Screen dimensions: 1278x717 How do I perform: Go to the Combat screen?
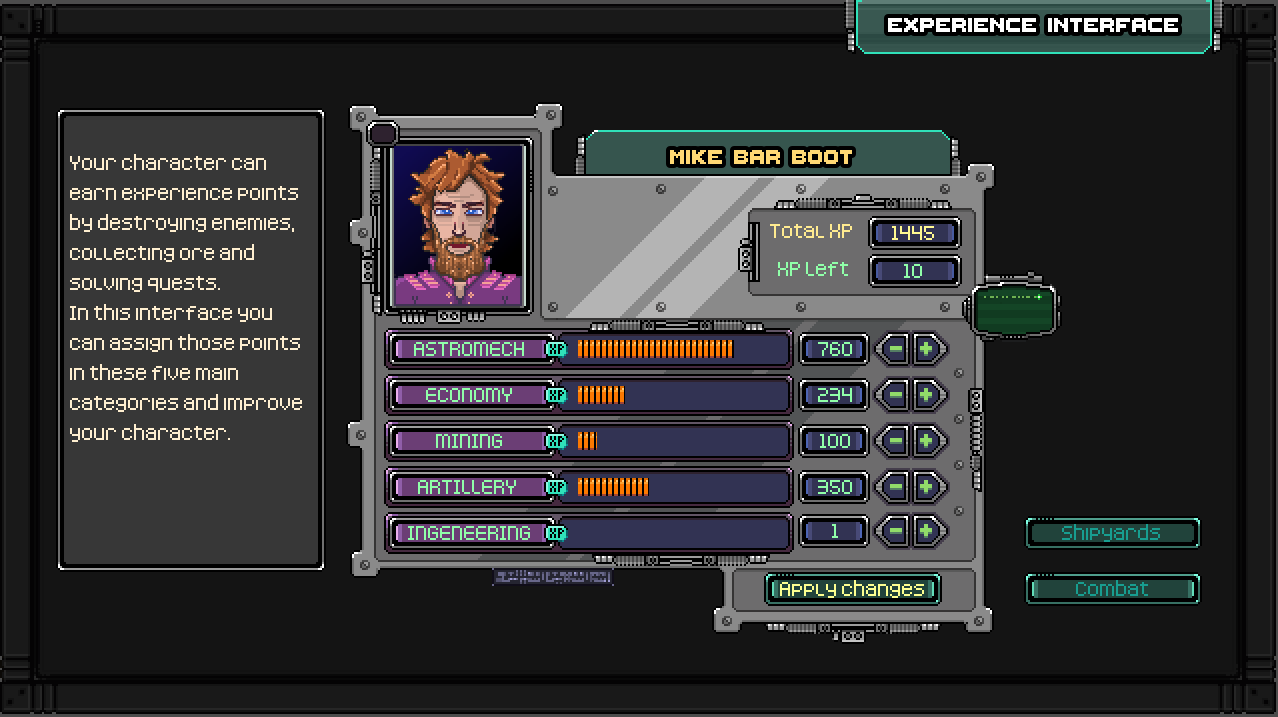pyautogui.click(x=1112, y=589)
